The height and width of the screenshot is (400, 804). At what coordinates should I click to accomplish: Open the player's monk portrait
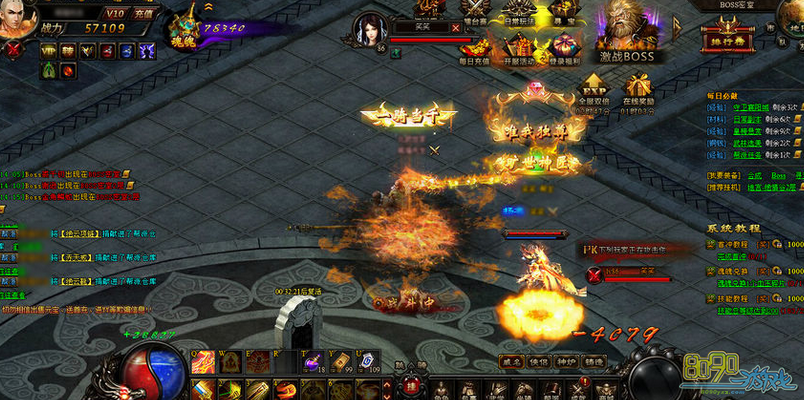pos(17,20)
